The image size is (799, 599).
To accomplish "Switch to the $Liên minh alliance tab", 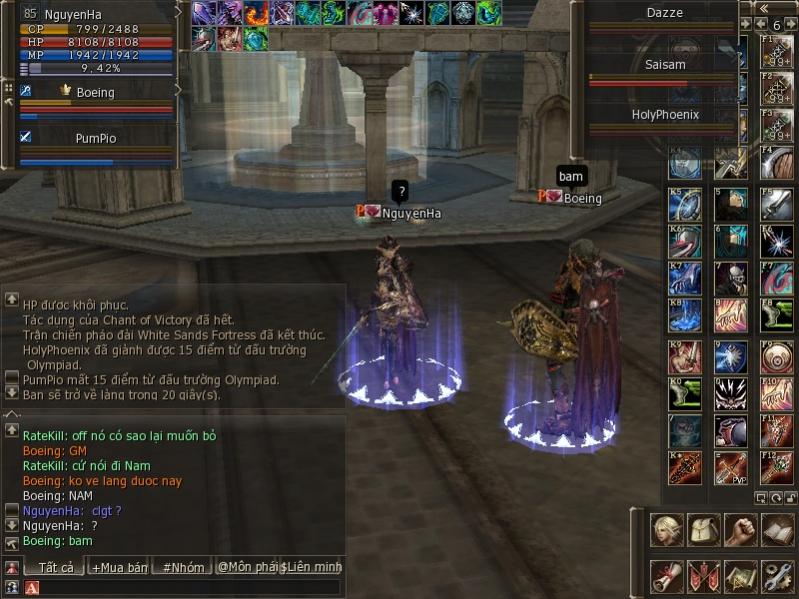I will (x=311, y=567).
